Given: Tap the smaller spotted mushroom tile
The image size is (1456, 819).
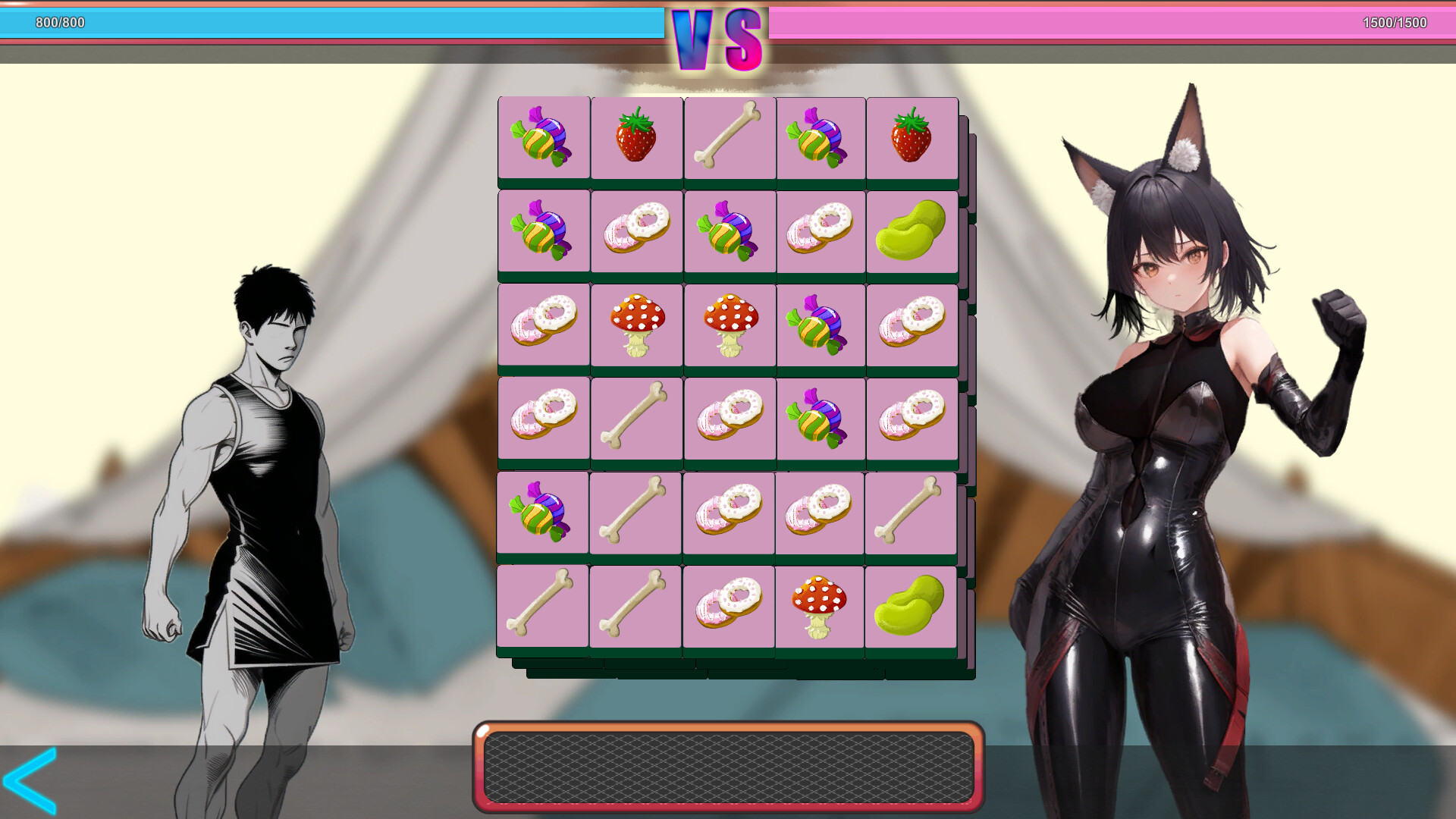Looking at the screenshot, I should point(820,604).
